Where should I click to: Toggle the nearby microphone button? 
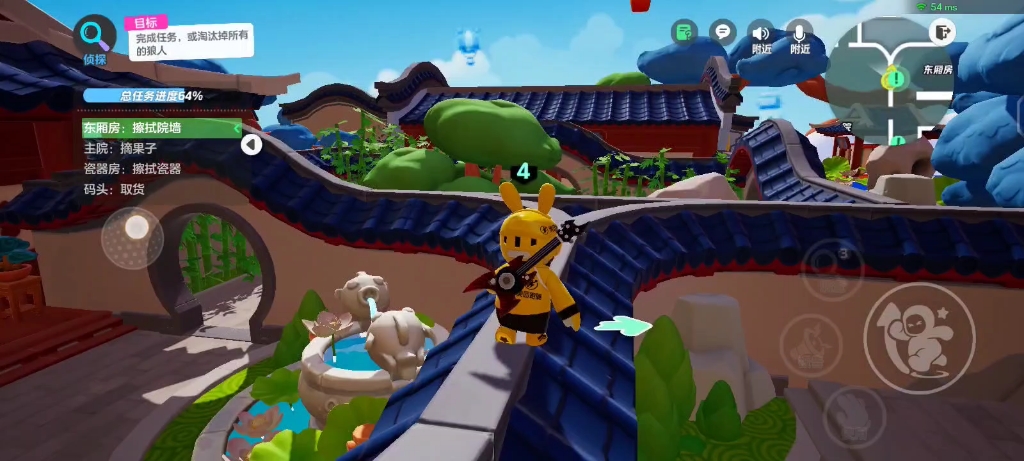(x=800, y=36)
